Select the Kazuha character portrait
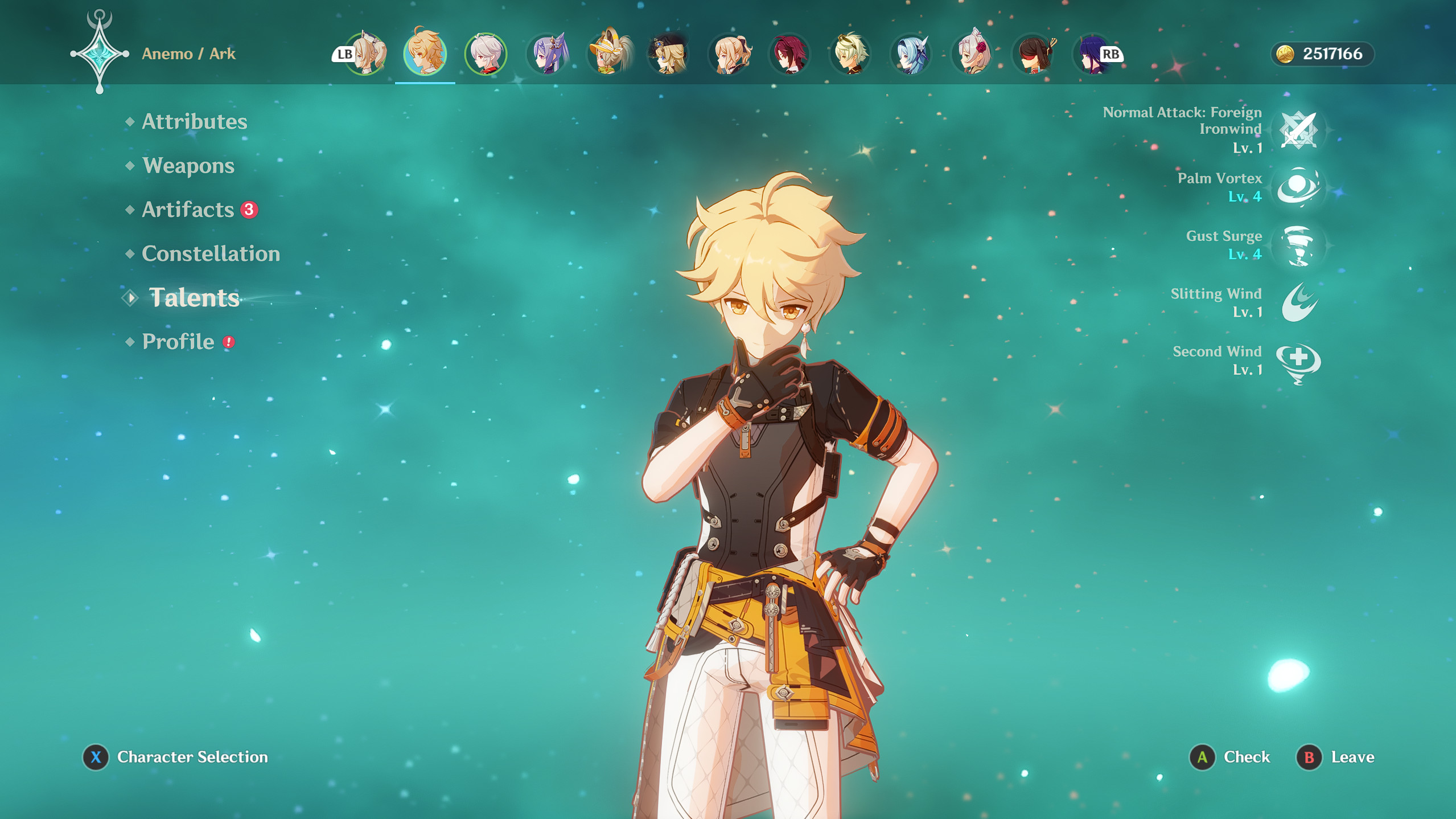This screenshot has height=819, width=1456. 485,54
